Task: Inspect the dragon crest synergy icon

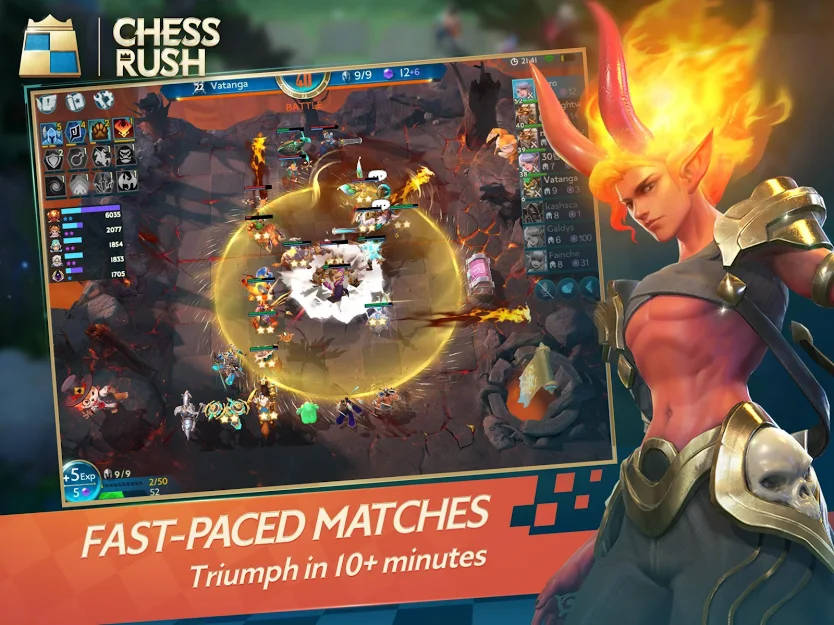Action: (x=126, y=181)
